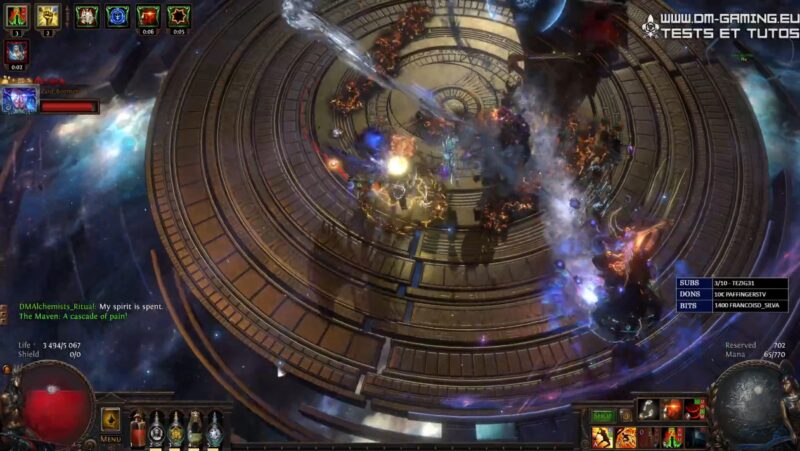Open the green Shop button
This screenshot has height=451, width=800.
(x=602, y=415)
